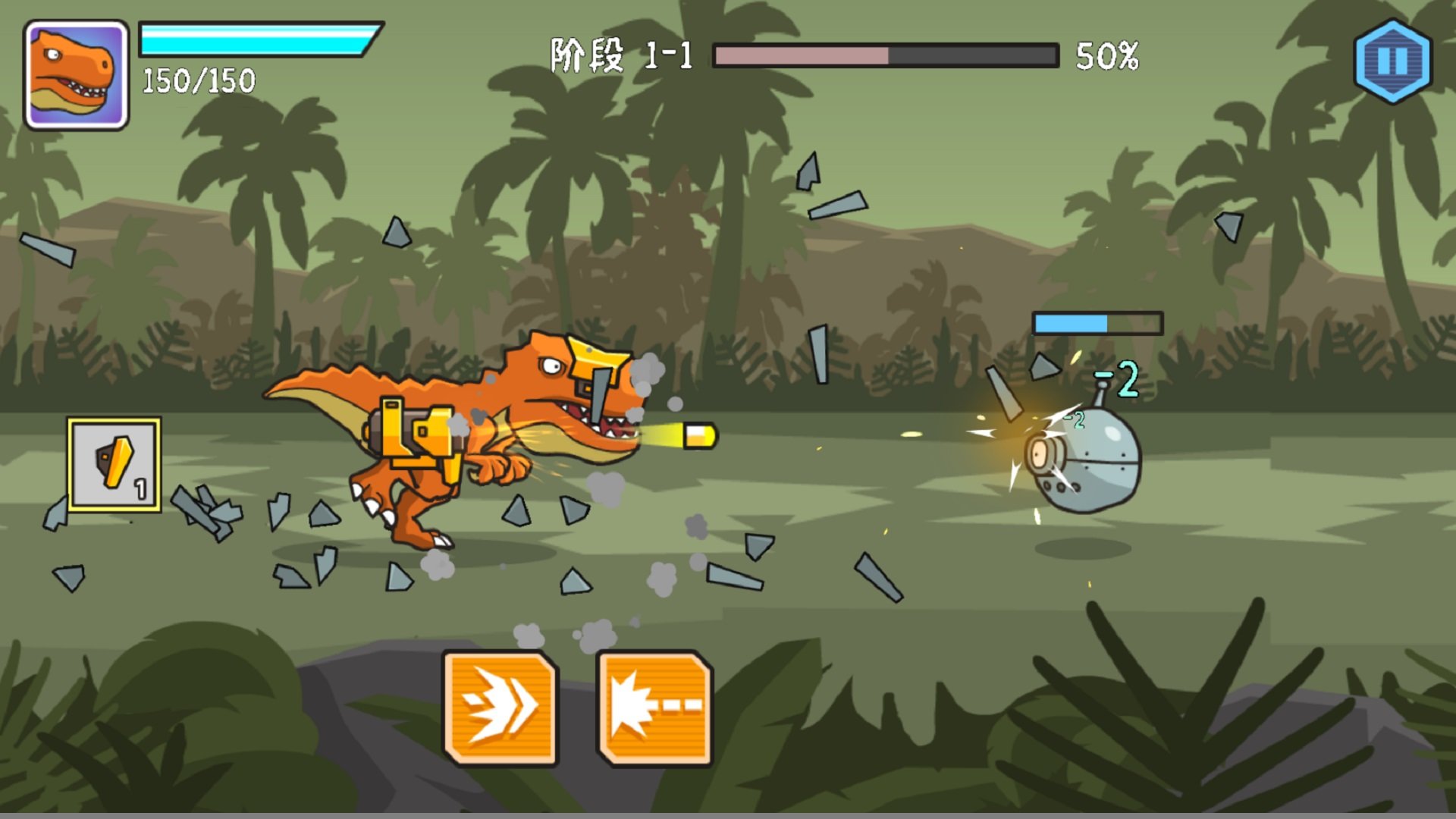
Task: Pause the game with the hexagon button
Action: (1392, 61)
